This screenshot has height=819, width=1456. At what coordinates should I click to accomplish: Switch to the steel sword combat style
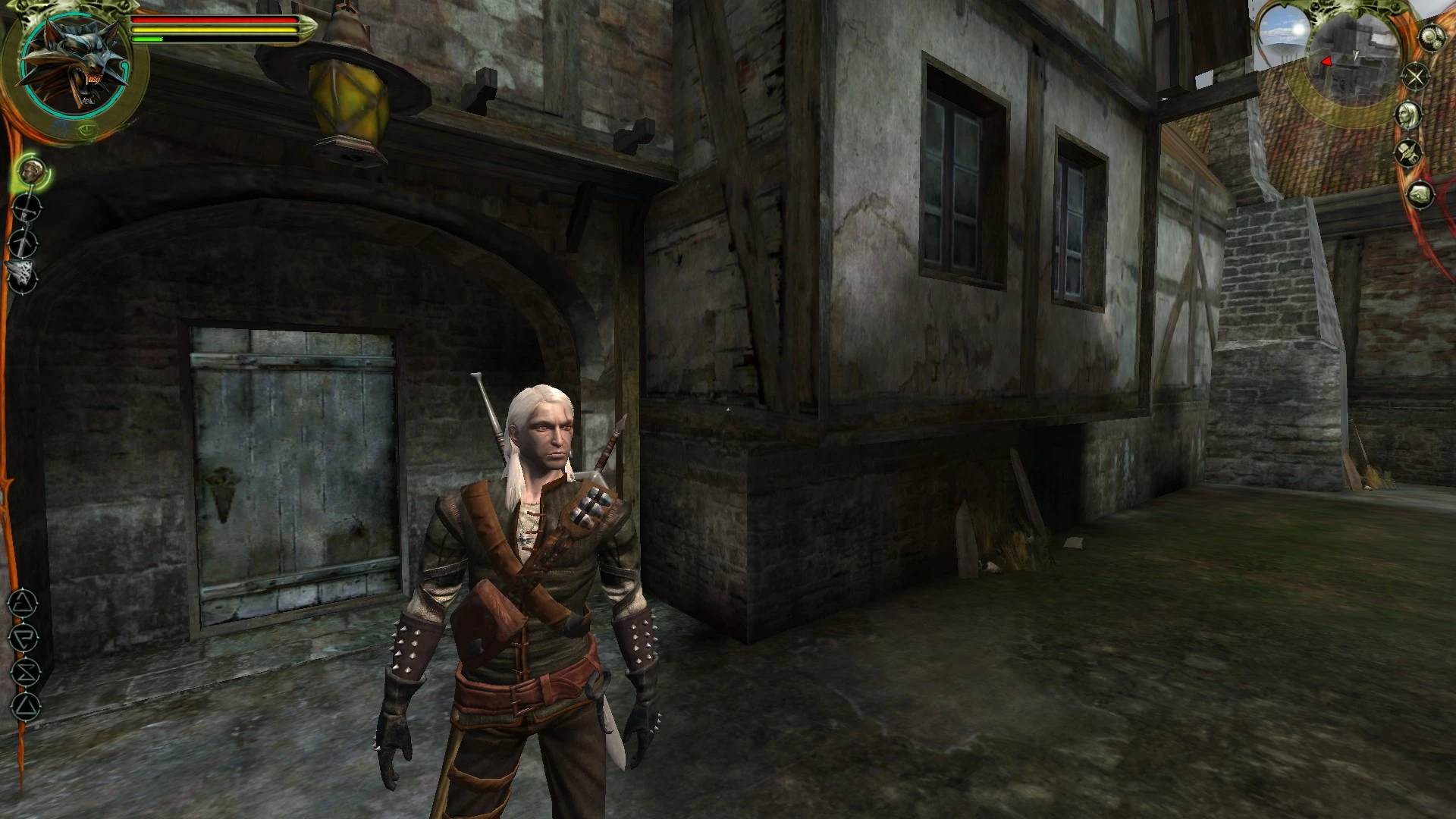coord(27,207)
